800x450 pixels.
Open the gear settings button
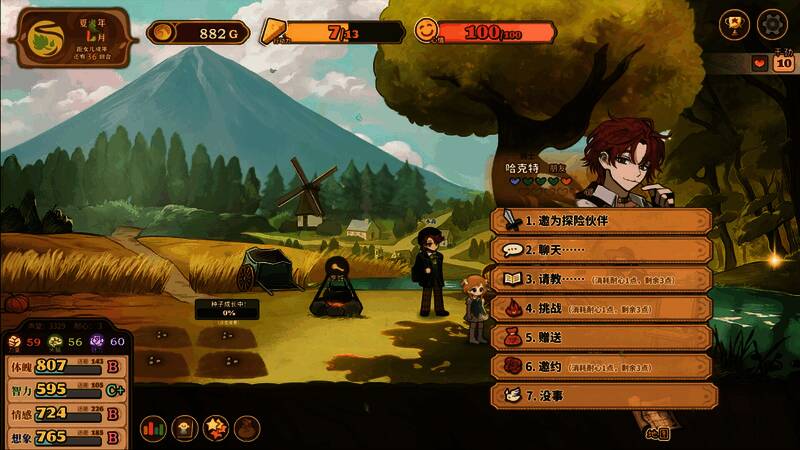point(772,23)
